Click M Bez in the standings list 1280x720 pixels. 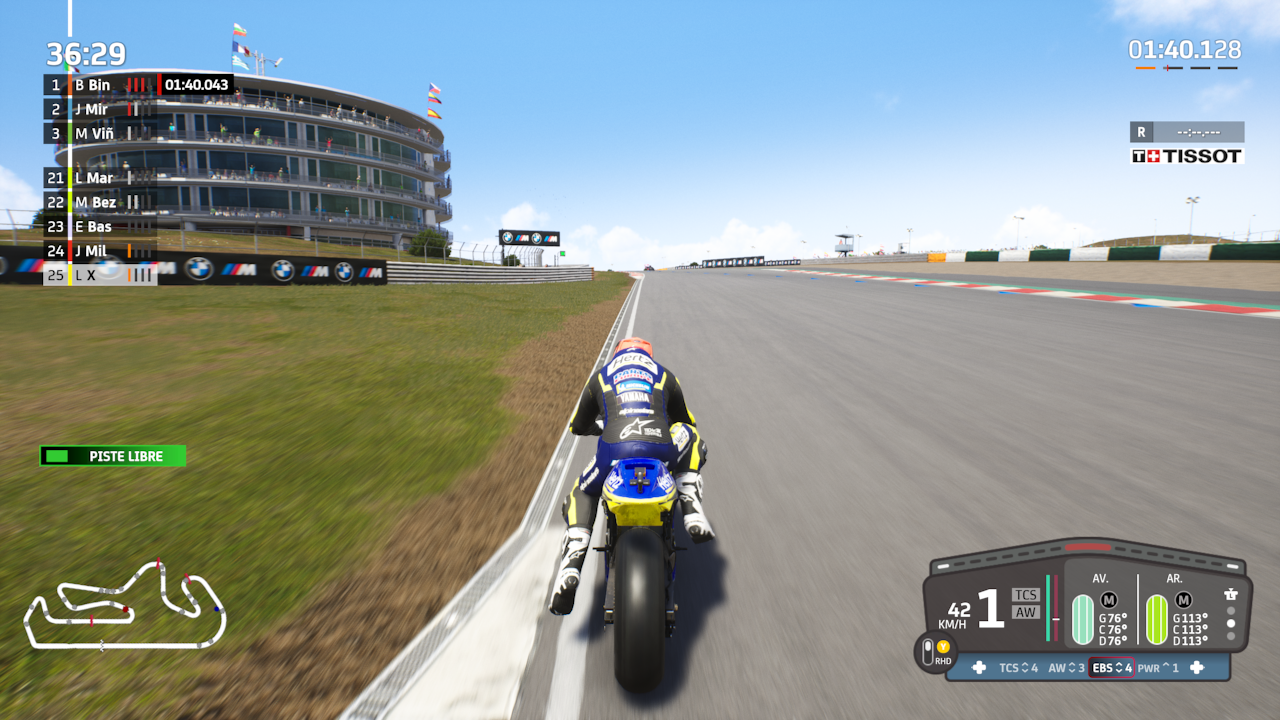pyautogui.click(x=100, y=202)
